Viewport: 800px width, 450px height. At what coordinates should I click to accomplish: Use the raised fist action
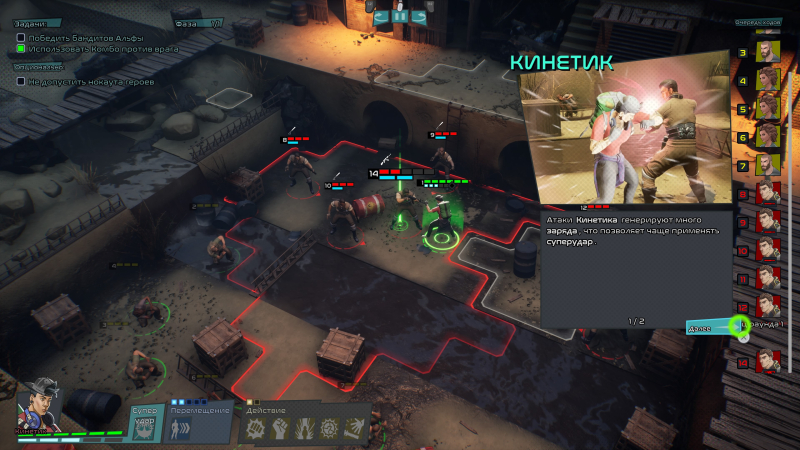tap(282, 429)
